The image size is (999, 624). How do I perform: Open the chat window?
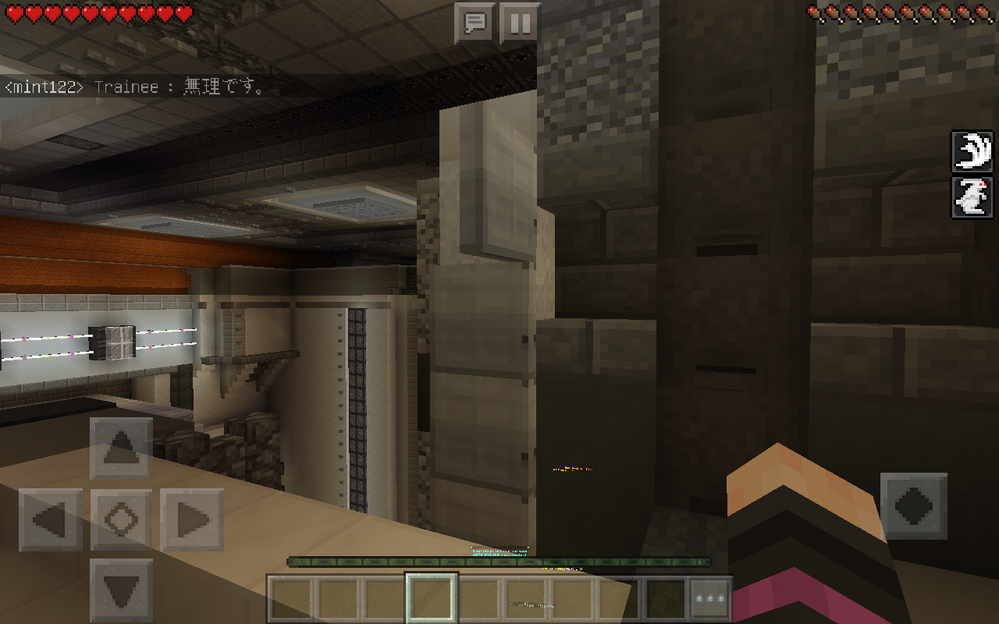[475, 23]
